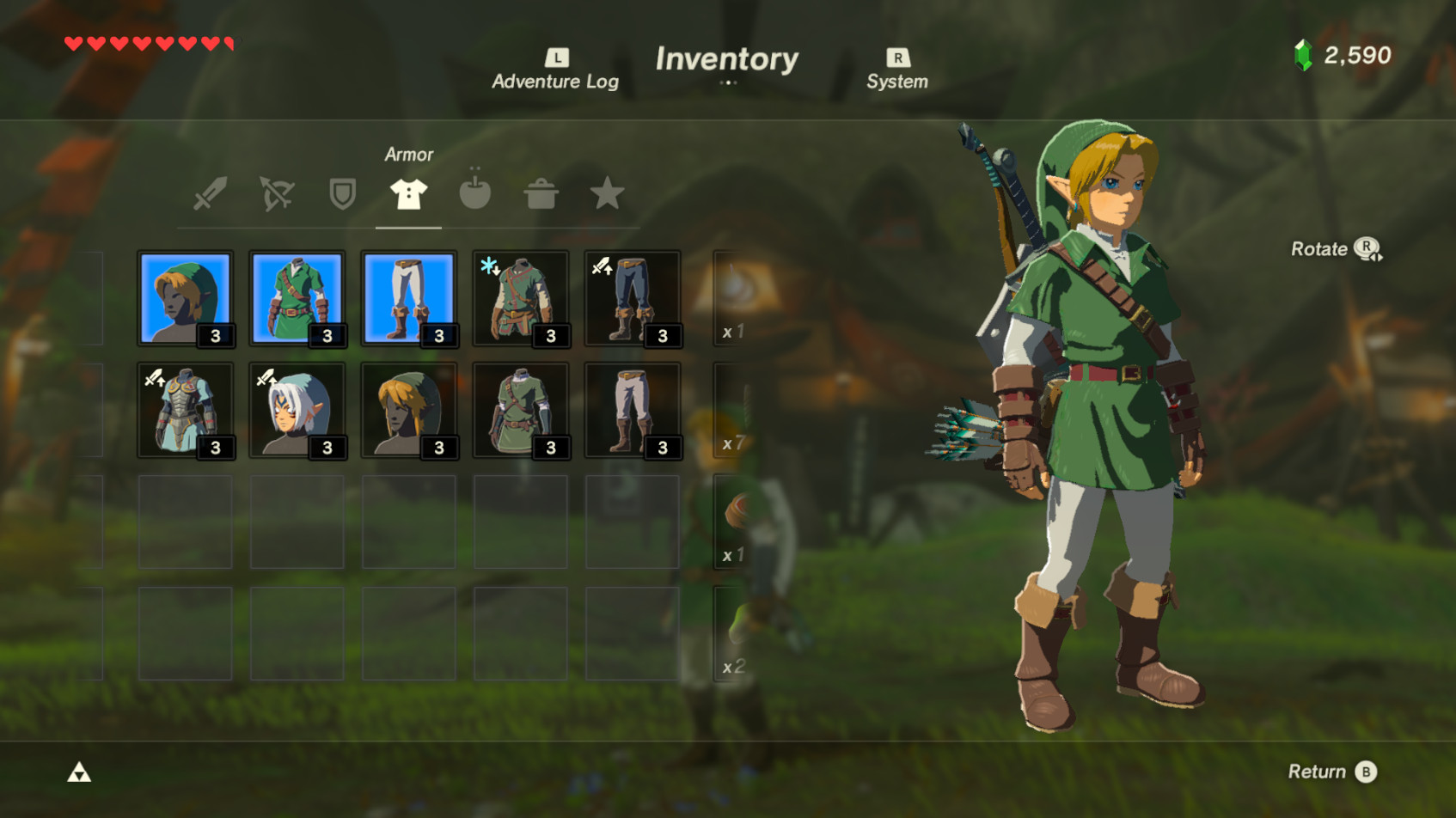This screenshot has width=1456, height=818.
Task: Open the bows and arrows category icon
Action: (x=275, y=193)
